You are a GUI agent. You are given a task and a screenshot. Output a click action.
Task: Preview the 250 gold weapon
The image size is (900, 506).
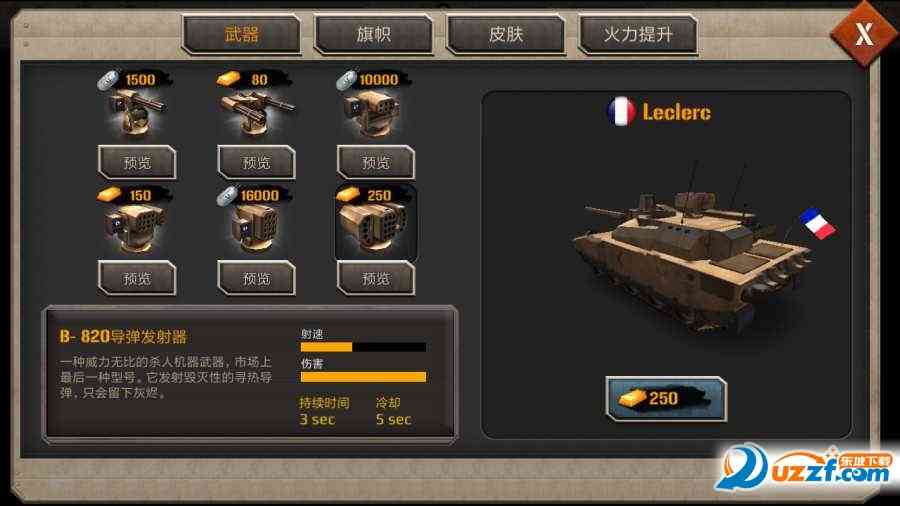(x=375, y=278)
